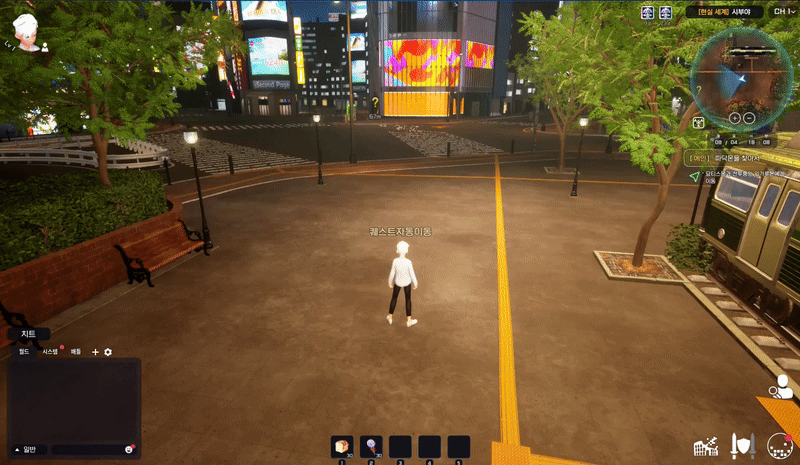
Task: Open the circular minimap
Action: pos(741,75)
